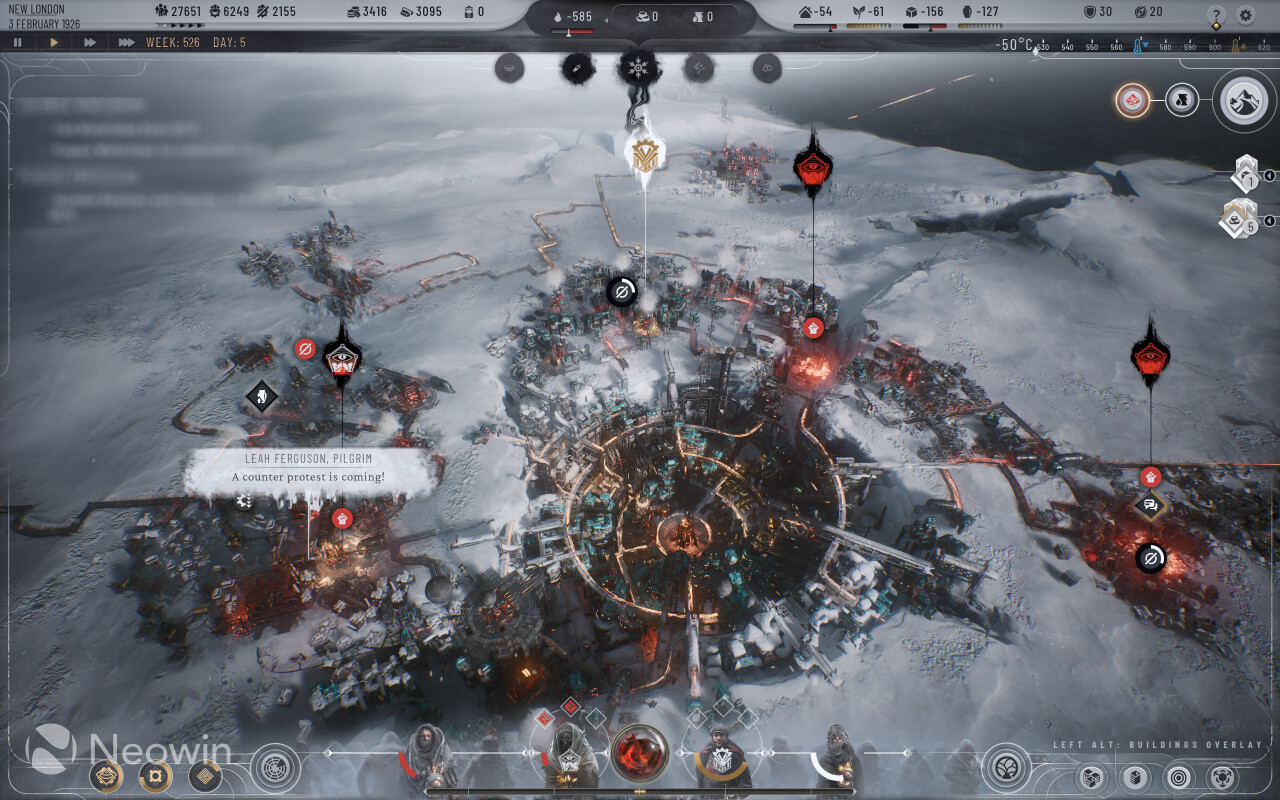Open the round emblem button at bottom right
Screen dimensions: 1280x800
click(1006, 768)
